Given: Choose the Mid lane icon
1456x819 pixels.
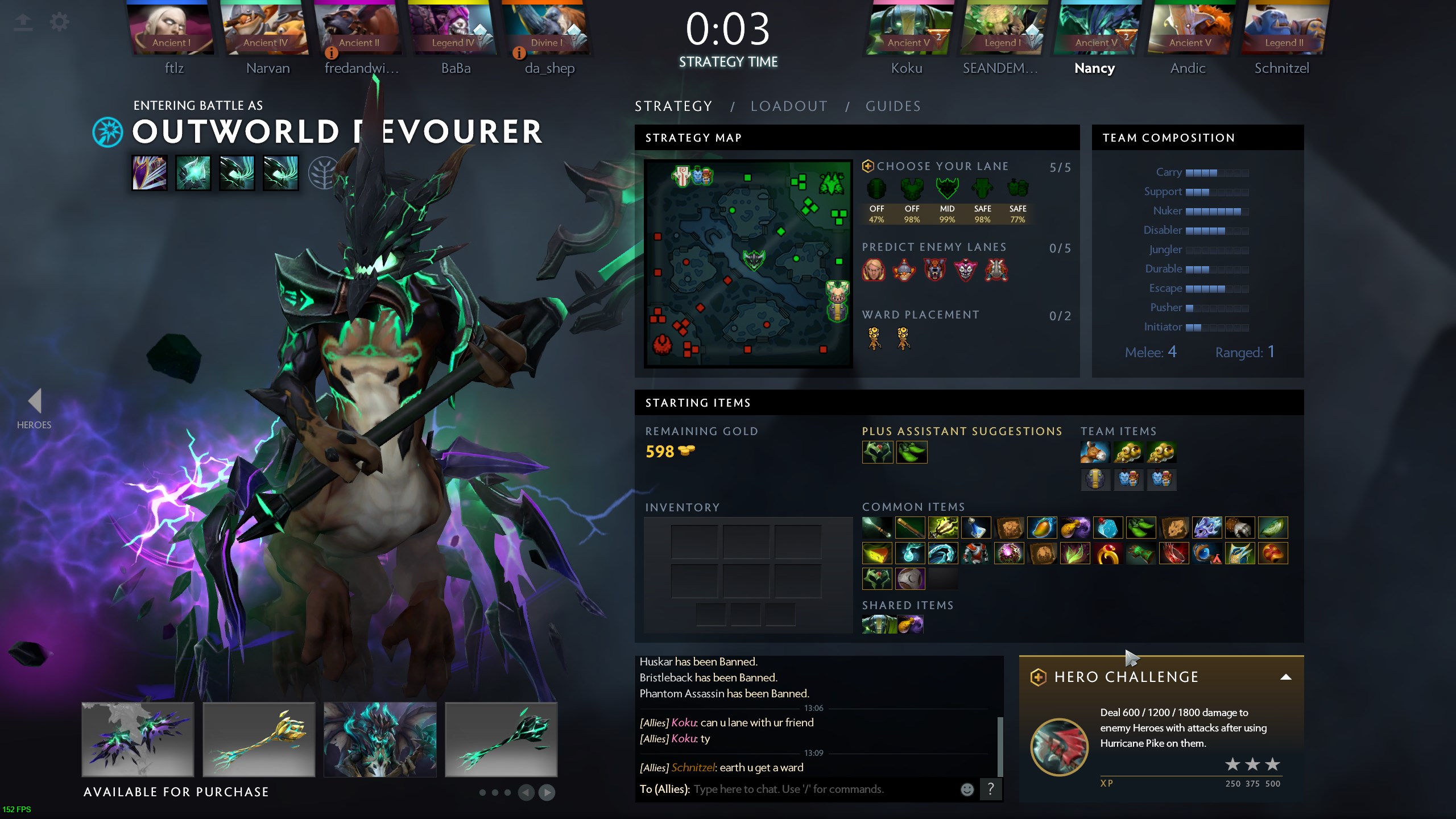Looking at the screenshot, I should click(947, 189).
